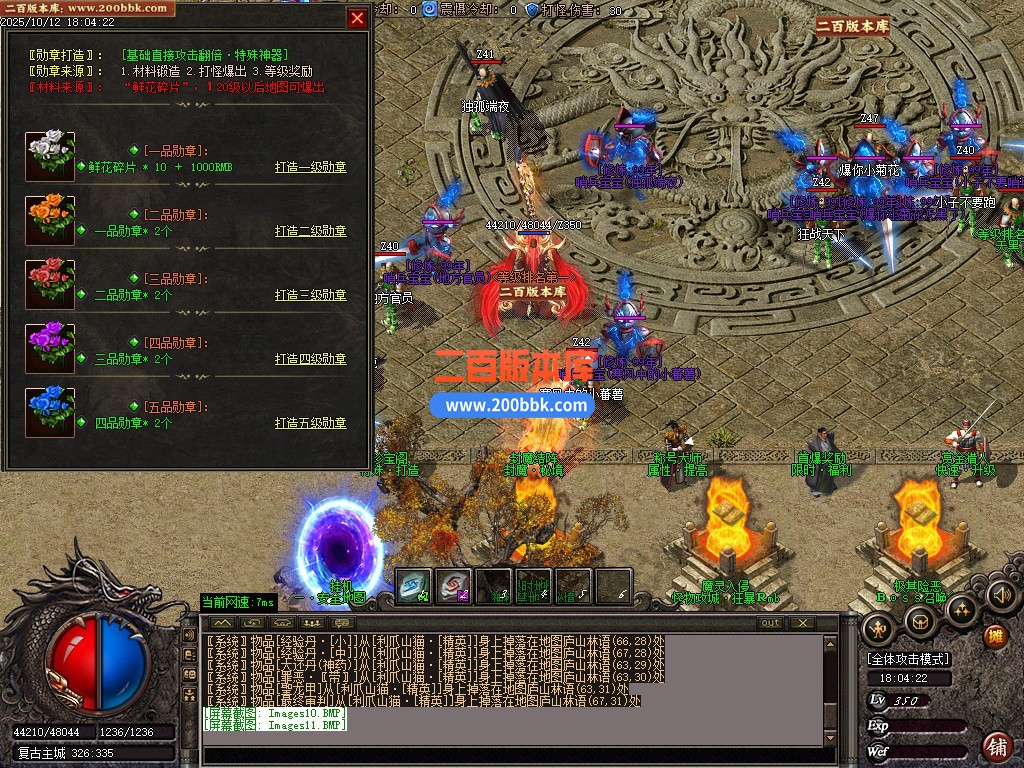Open the character equipment round button

879,628
